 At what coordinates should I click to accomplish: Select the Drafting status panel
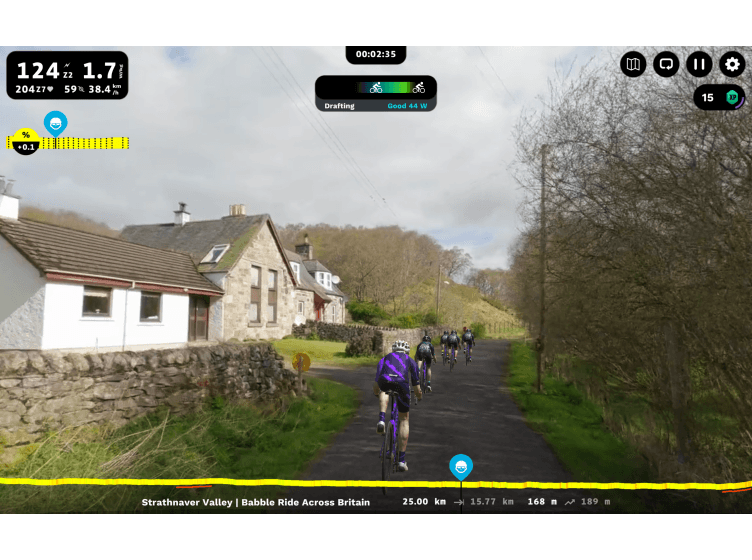coord(376,94)
